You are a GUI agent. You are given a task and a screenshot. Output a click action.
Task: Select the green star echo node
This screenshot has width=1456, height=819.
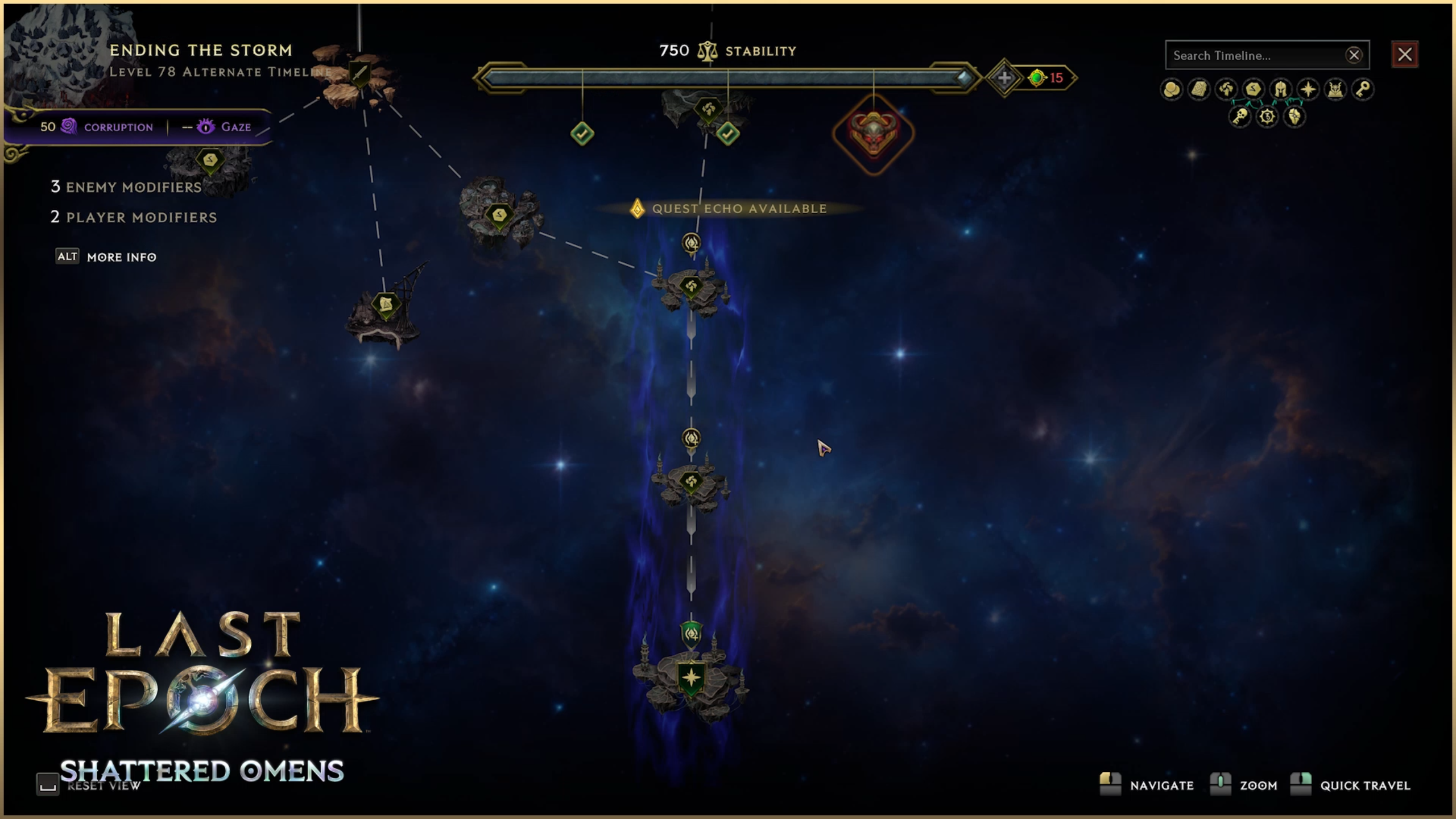(691, 678)
